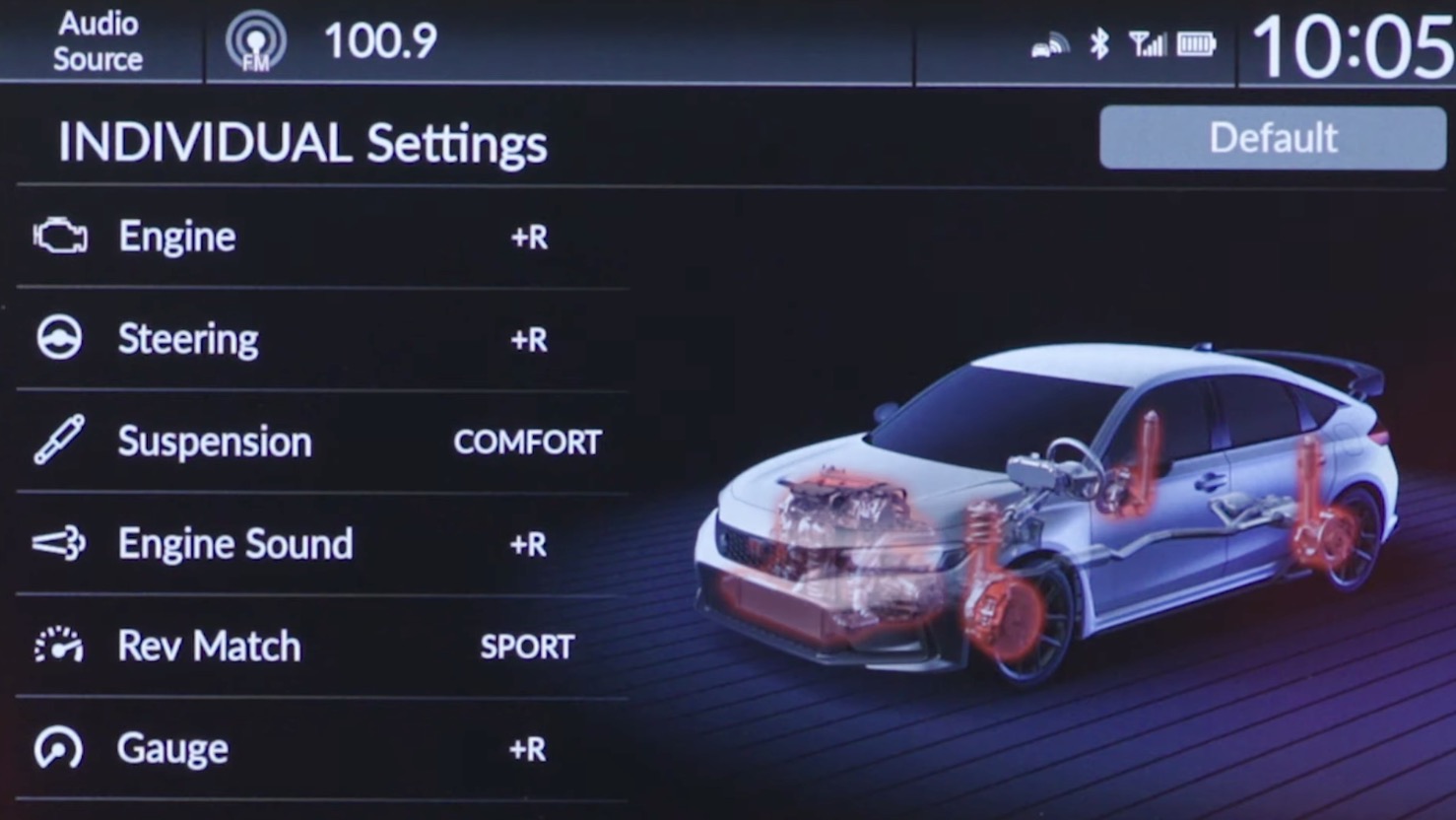This screenshot has width=1456, height=820.
Task: Click the battery level indicator
Action: click(1195, 43)
